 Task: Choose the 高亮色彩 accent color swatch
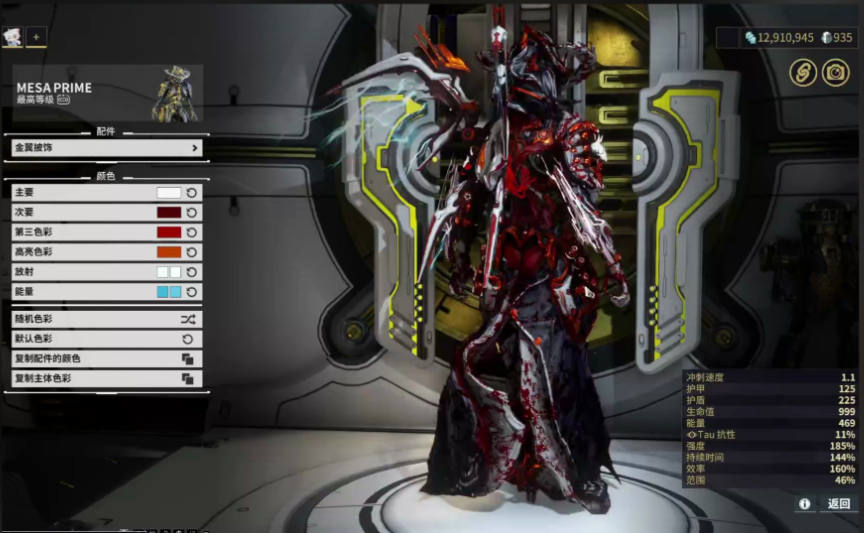point(169,252)
